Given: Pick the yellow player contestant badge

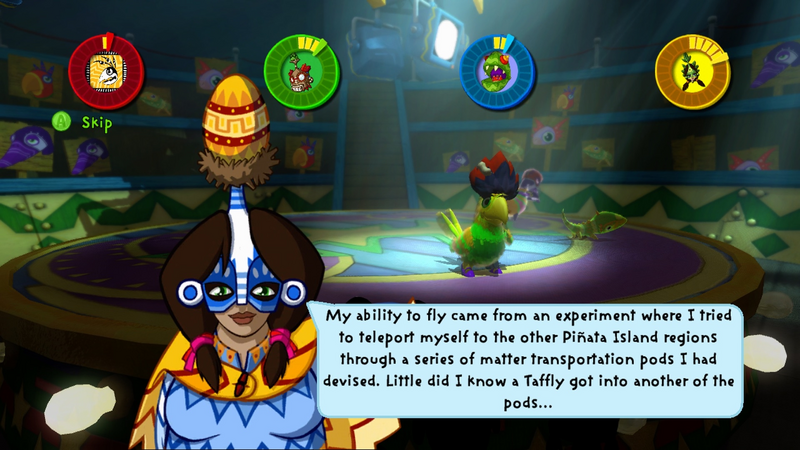Looking at the screenshot, I should click(692, 71).
